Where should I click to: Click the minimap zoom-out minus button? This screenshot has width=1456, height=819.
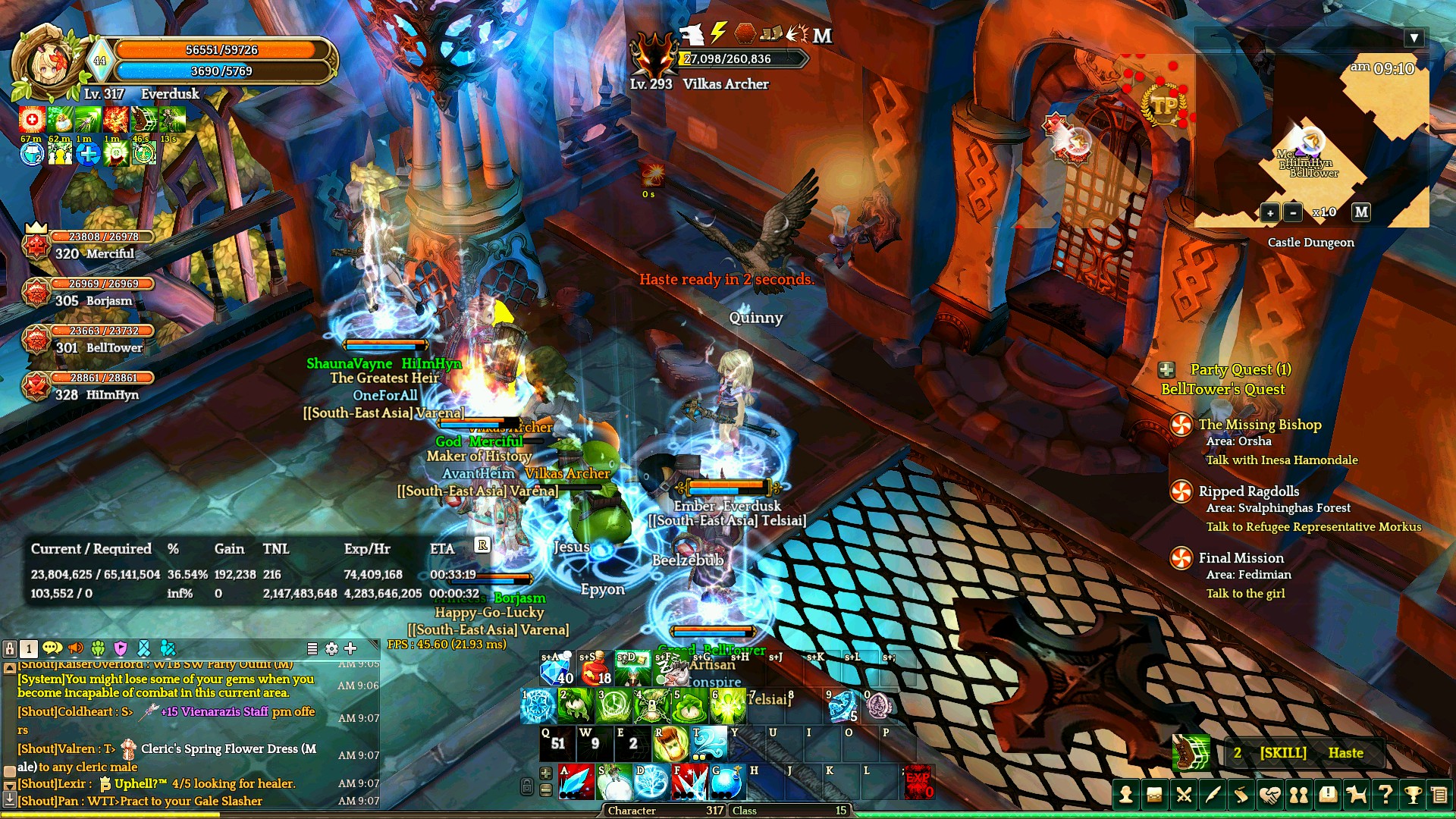(x=1293, y=213)
